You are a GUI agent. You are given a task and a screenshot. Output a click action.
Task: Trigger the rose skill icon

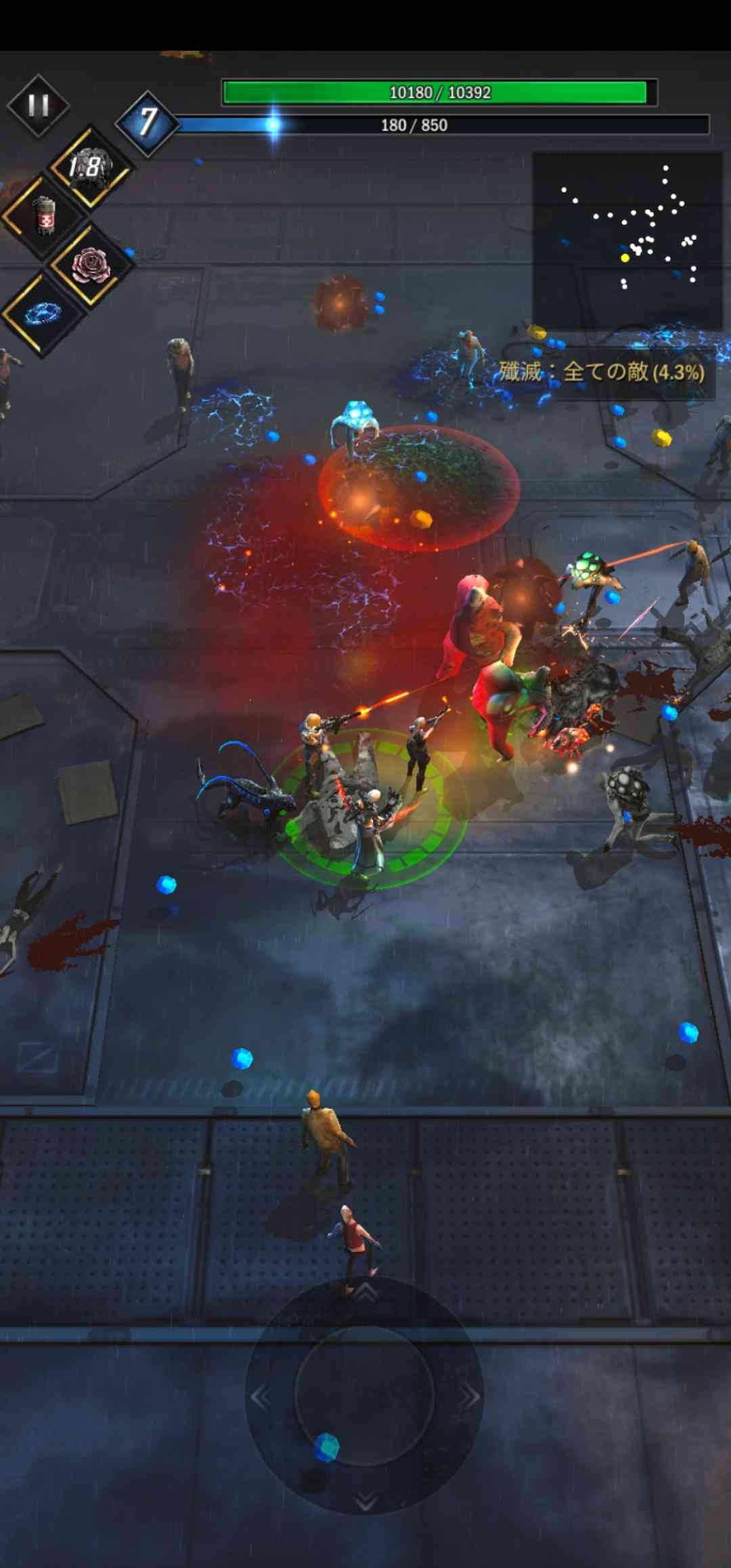coord(90,265)
